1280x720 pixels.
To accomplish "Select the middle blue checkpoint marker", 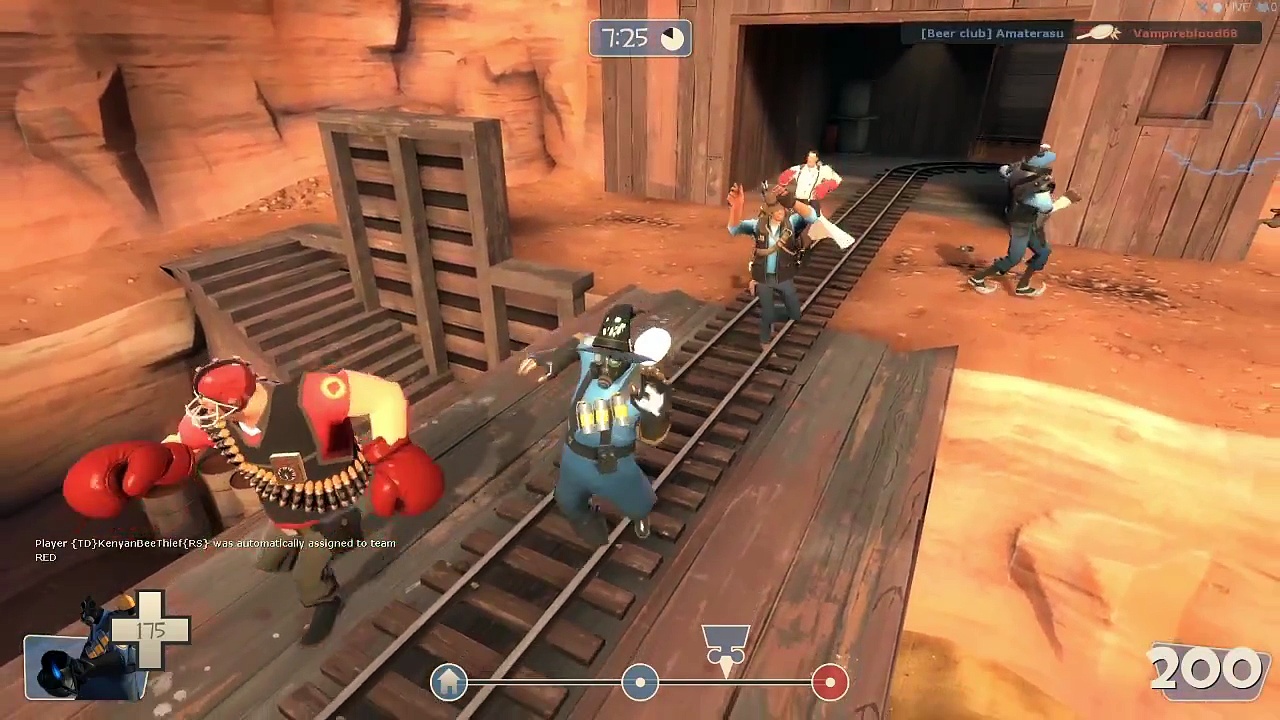I will tap(640, 683).
